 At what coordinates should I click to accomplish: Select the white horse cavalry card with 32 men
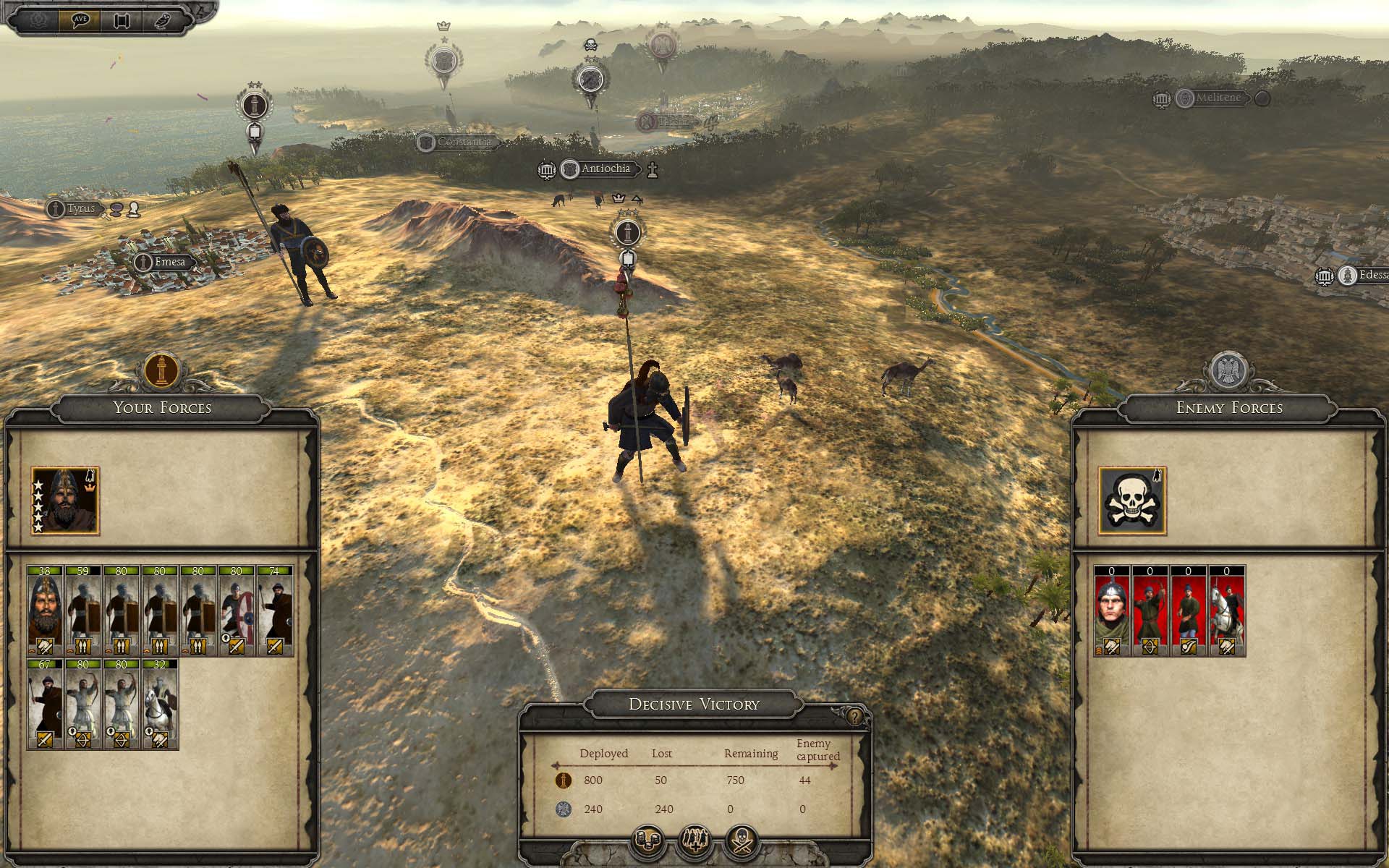pos(160,704)
